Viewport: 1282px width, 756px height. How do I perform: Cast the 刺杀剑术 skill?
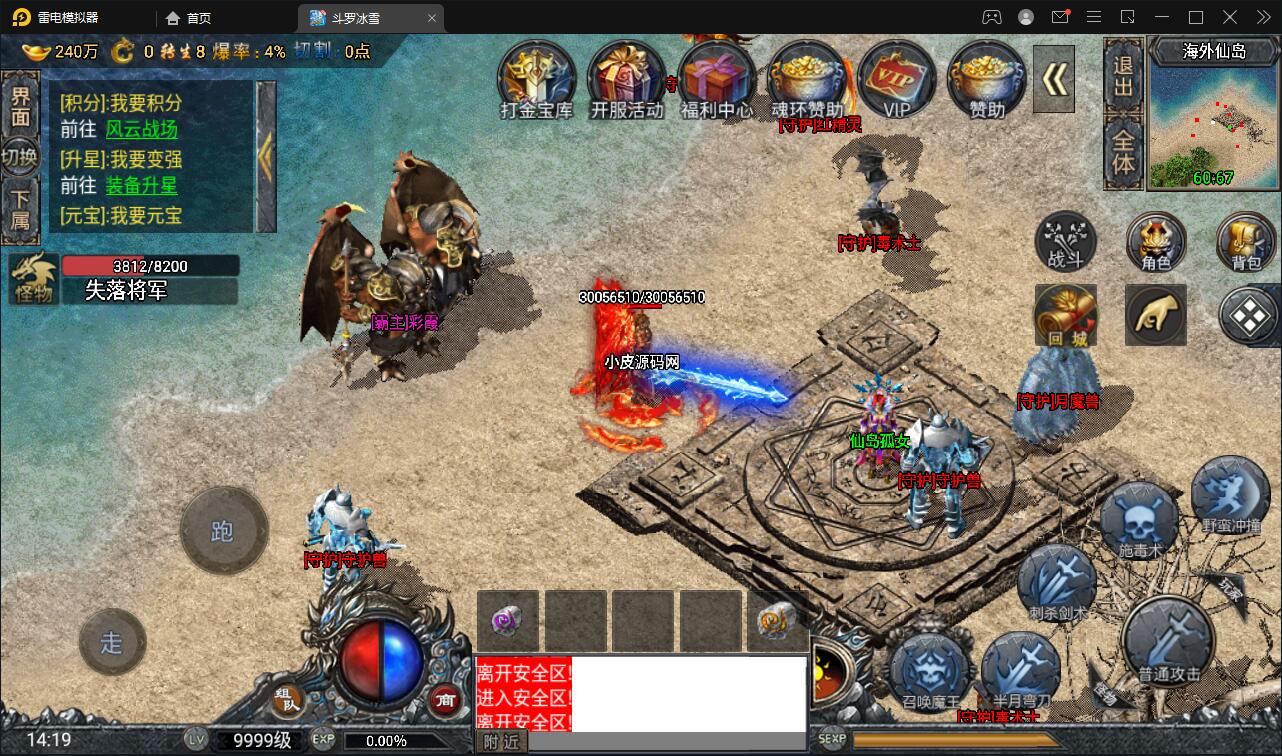click(1057, 585)
